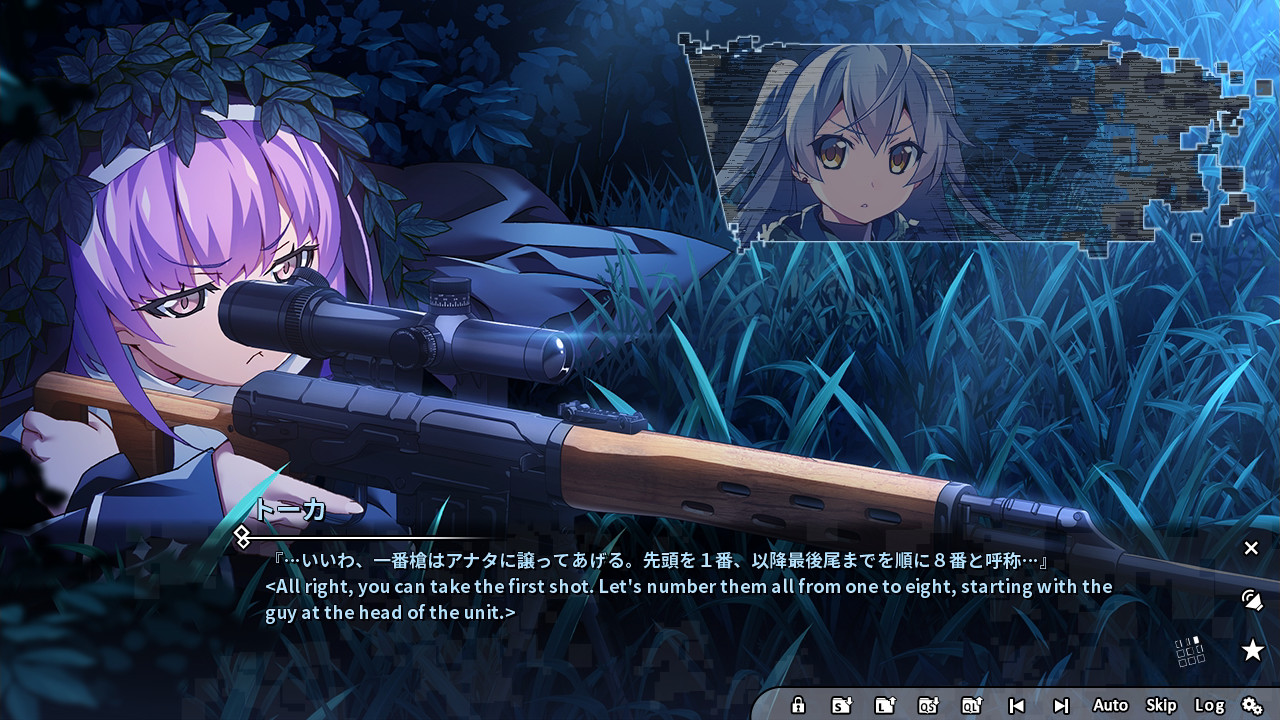The height and width of the screenshot is (720, 1280).
Task: Hide the dialogue box with the X
Action: 1251,548
